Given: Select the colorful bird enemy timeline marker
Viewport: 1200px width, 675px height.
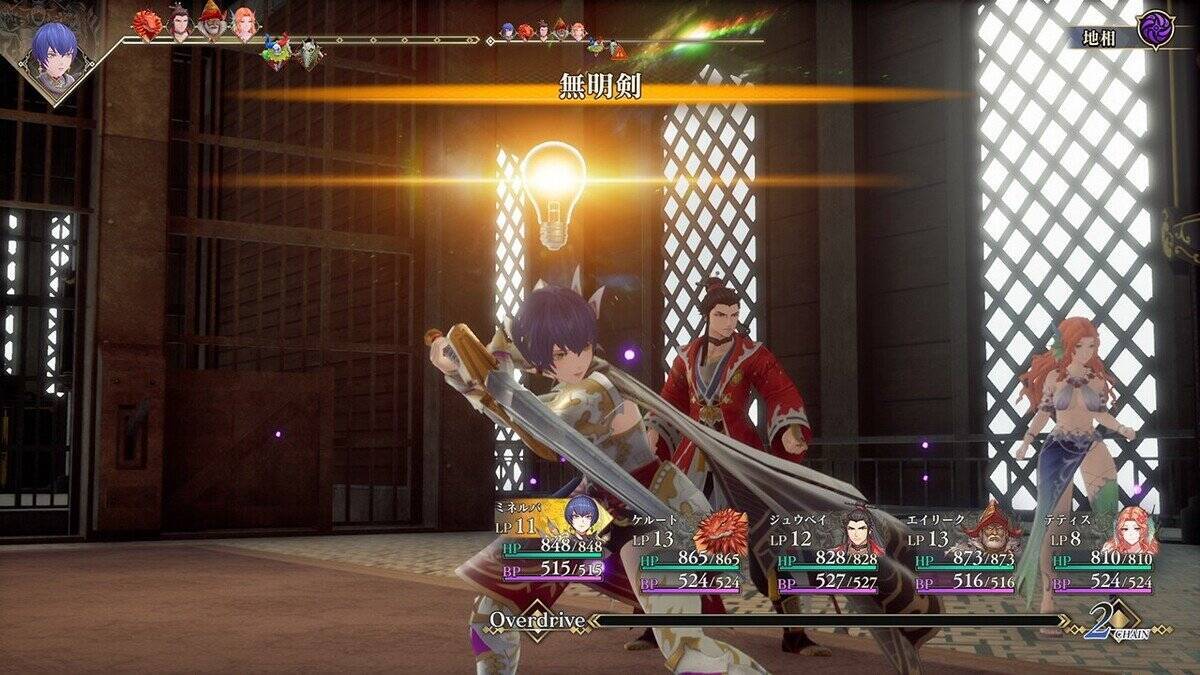Looking at the screenshot, I should click(x=275, y=50).
